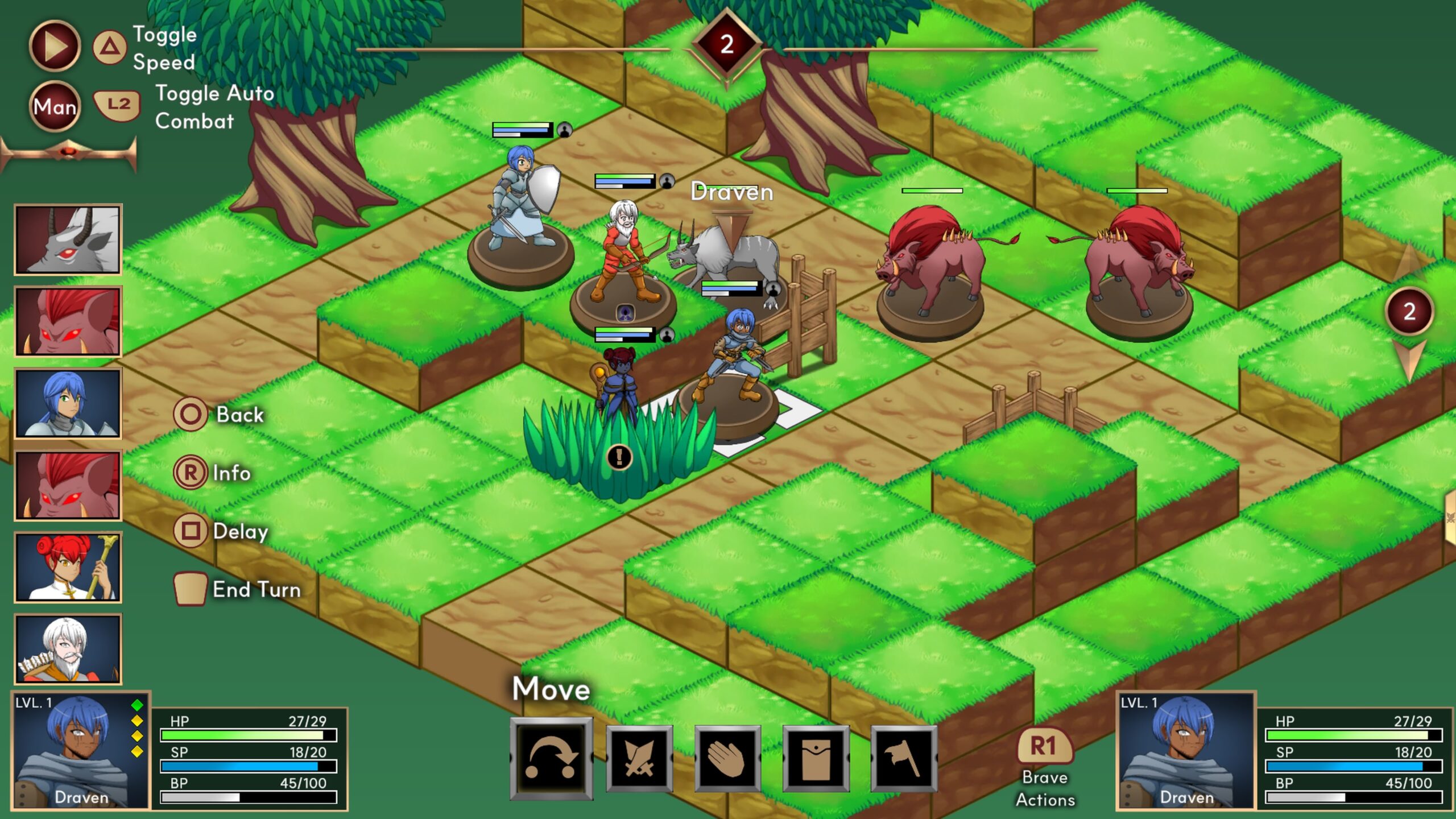
Task: Choose the crossed swords attack action
Action: click(639, 759)
